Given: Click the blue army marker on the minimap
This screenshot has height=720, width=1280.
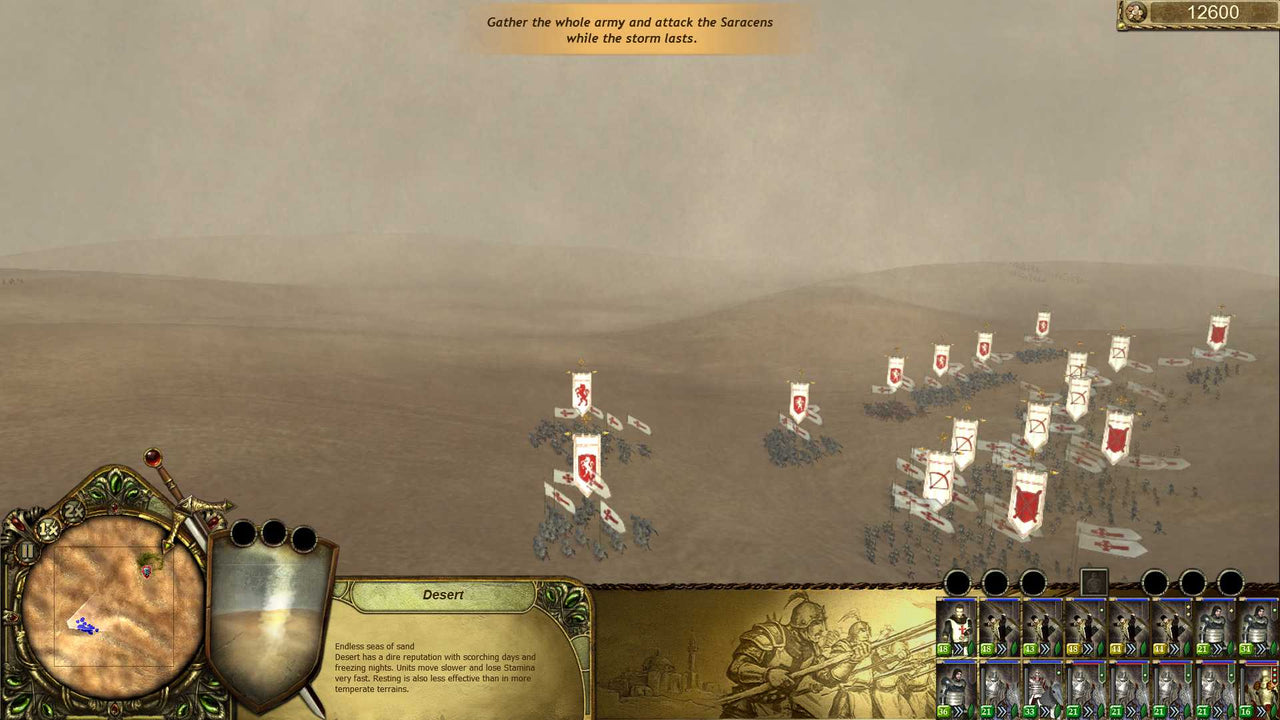Looking at the screenshot, I should point(85,624).
